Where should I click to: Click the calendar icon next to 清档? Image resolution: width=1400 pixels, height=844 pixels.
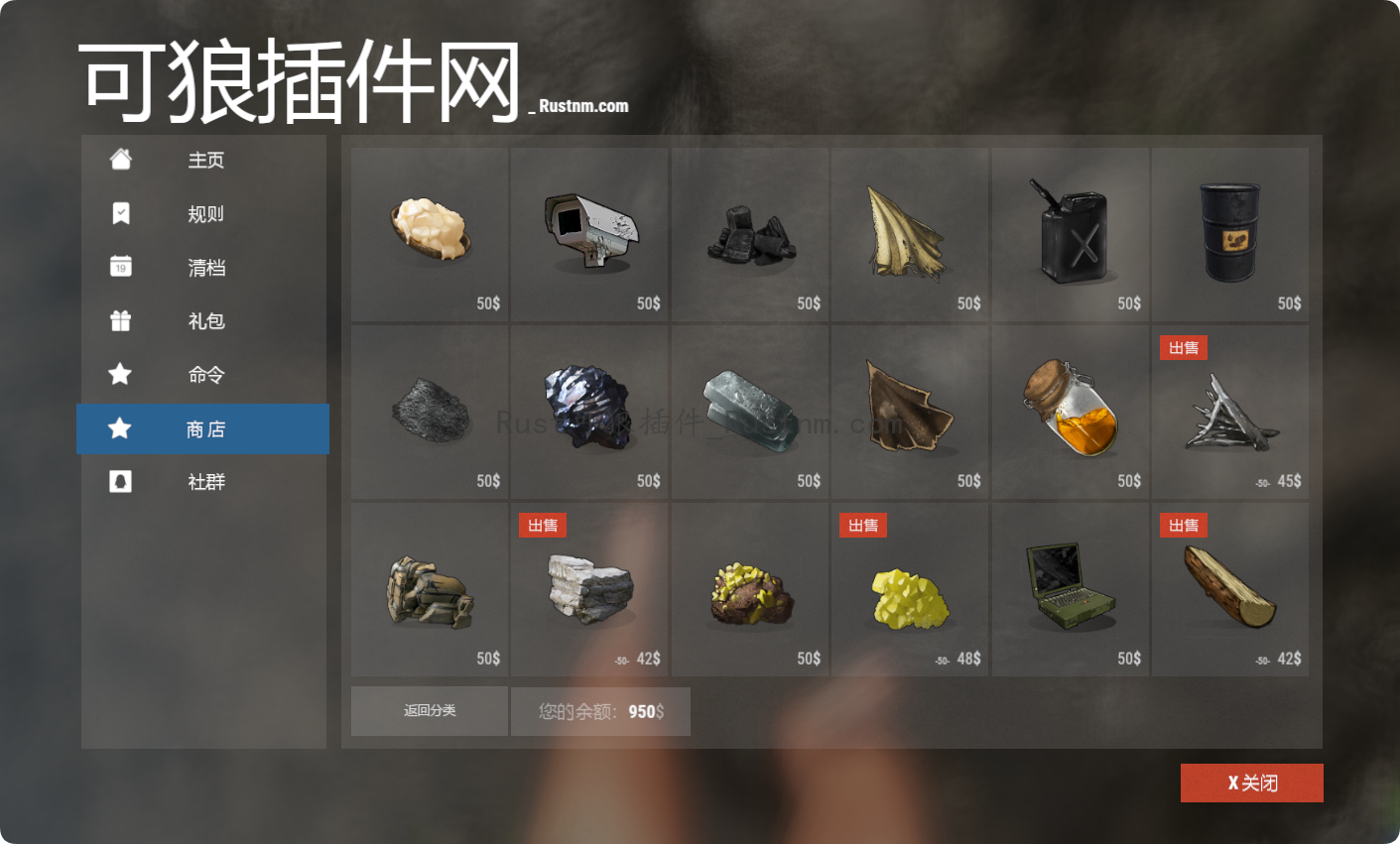119,267
